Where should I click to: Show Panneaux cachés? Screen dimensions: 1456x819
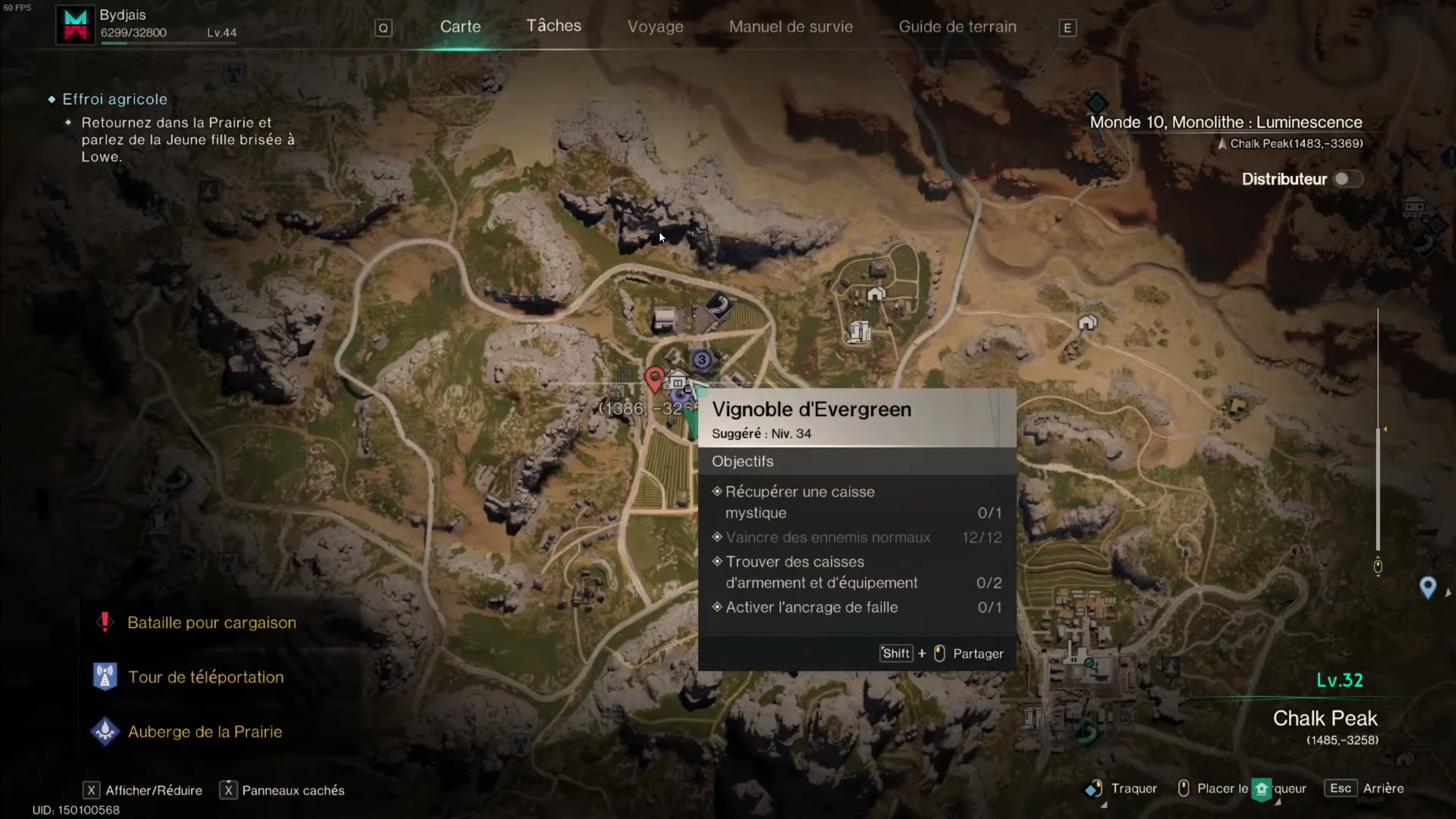pos(292,791)
